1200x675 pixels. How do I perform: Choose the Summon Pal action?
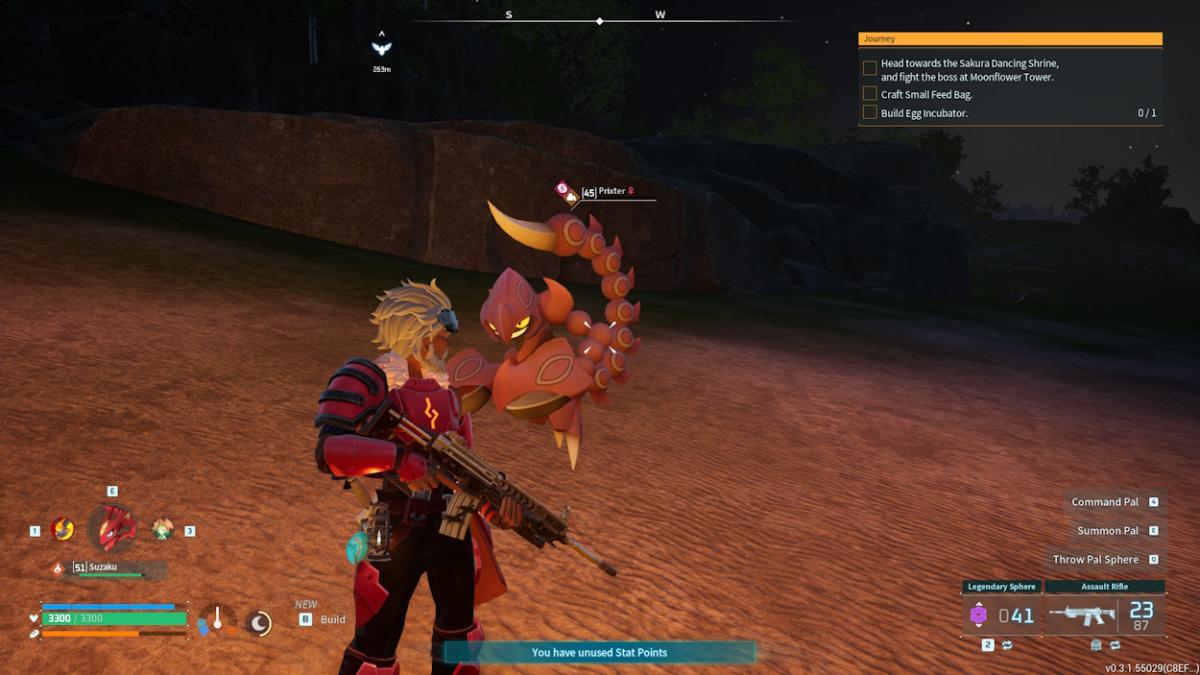[1108, 531]
